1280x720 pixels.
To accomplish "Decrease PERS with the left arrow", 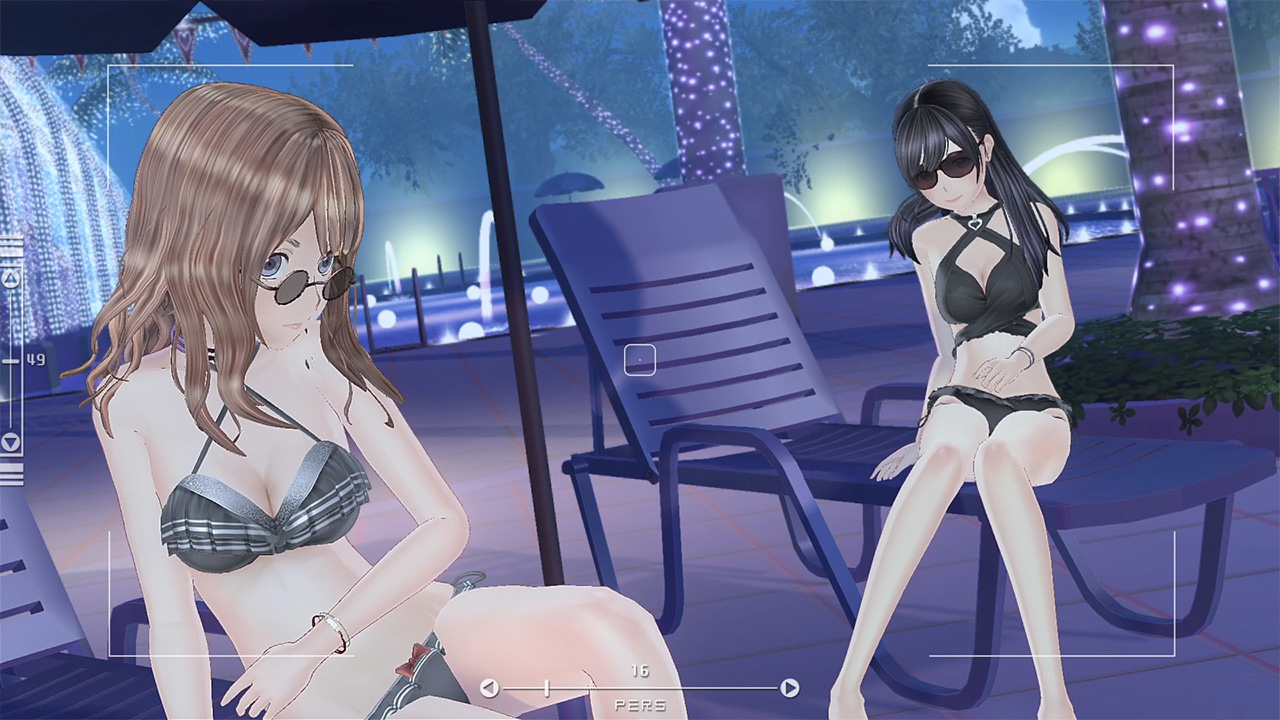I will [x=489, y=688].
